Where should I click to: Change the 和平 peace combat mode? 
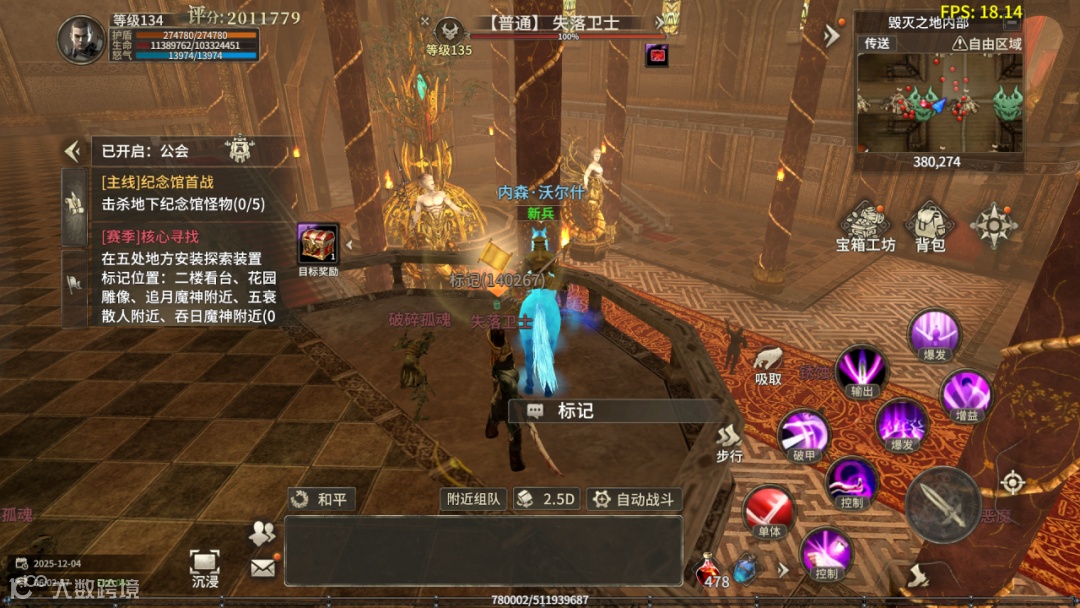click(322, 499)
